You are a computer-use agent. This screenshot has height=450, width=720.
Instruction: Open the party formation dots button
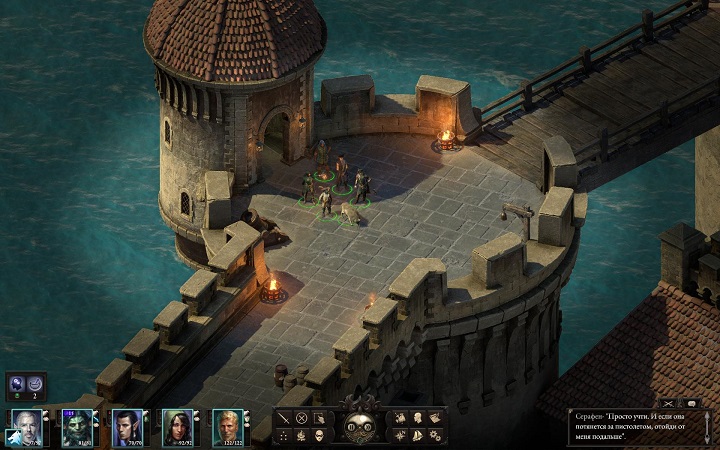coord(283,435)
